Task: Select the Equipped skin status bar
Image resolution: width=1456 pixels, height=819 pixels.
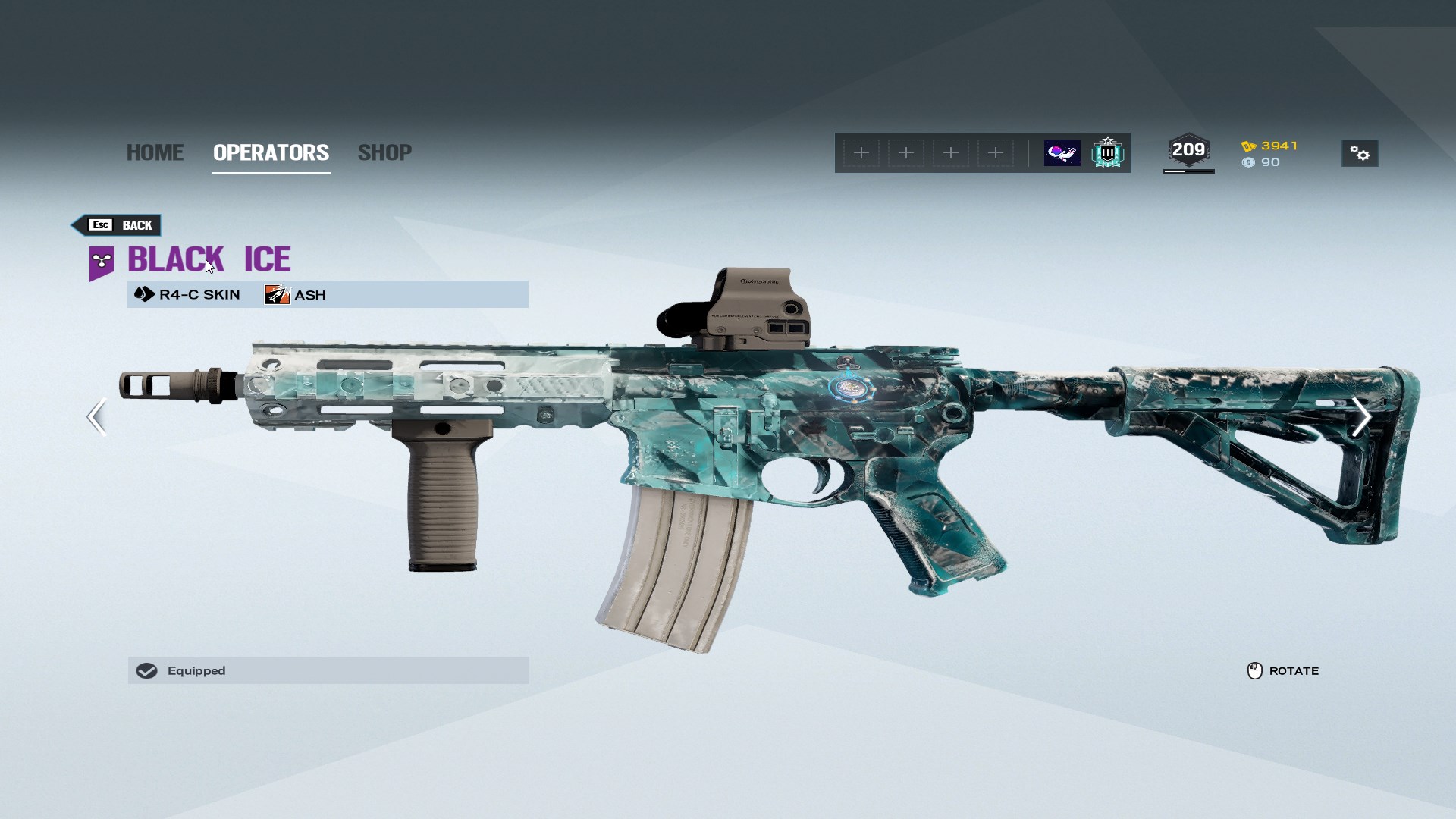Action: coord(328,670)
